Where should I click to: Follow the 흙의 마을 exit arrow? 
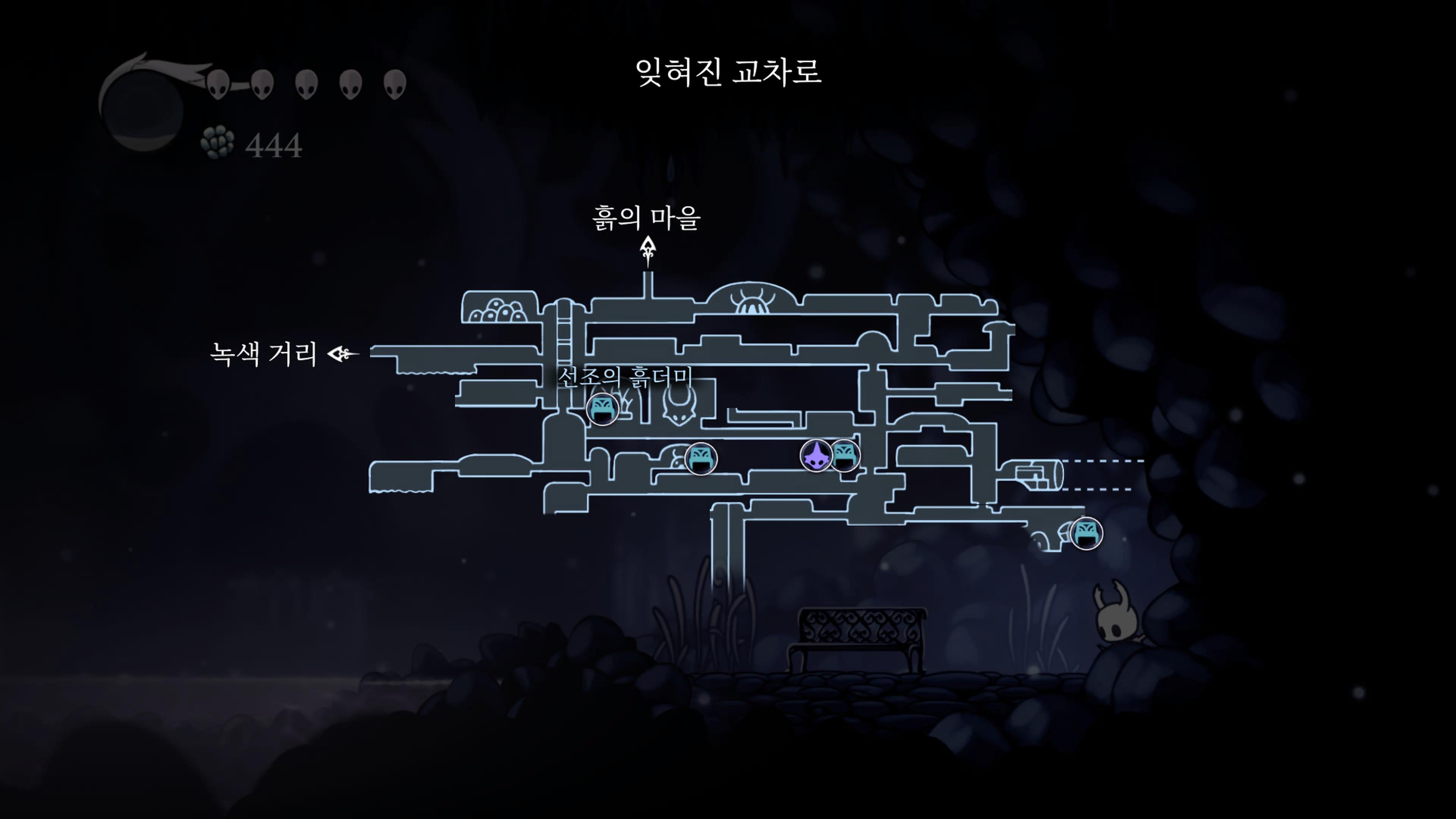pos(648,251)
